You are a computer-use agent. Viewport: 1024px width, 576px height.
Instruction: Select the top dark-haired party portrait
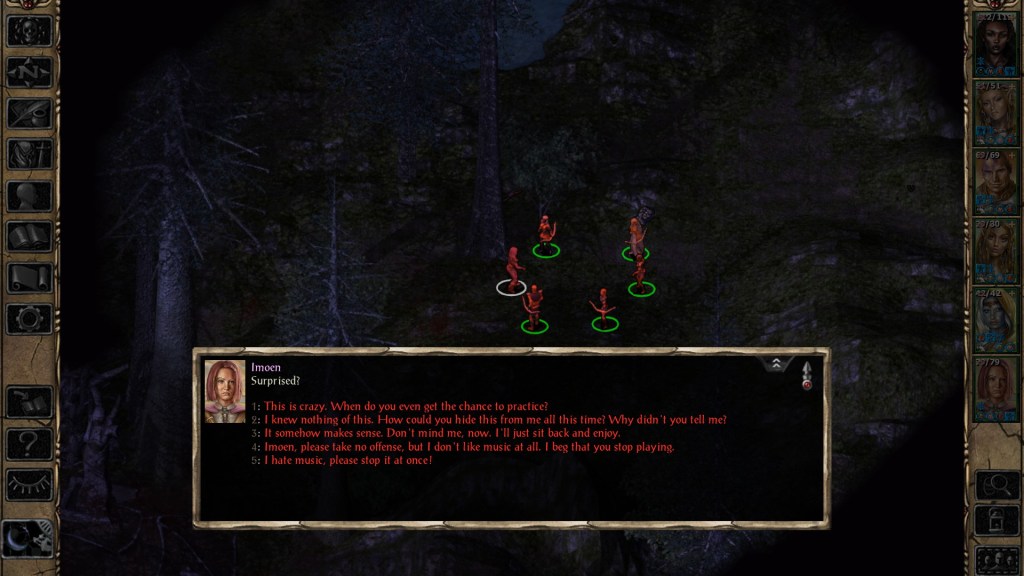996,45
